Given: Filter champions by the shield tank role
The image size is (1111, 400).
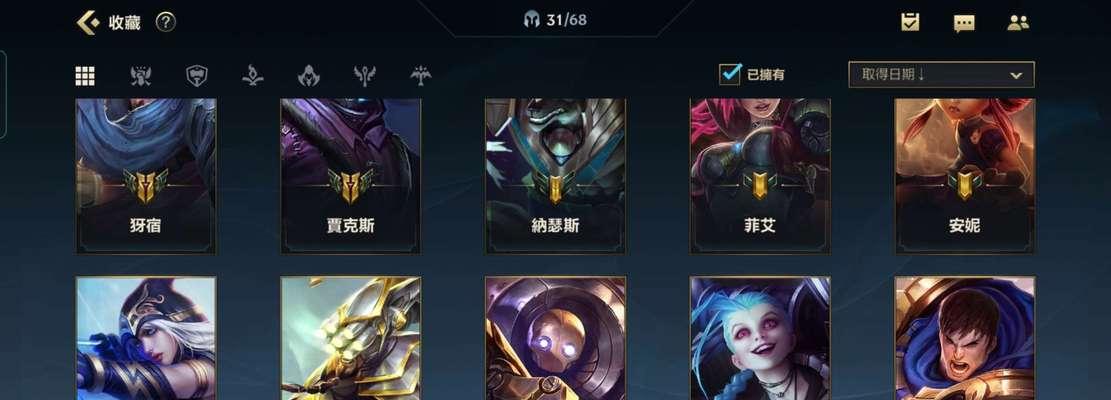Looking at the screenshot, I should (x=197, y=76).
